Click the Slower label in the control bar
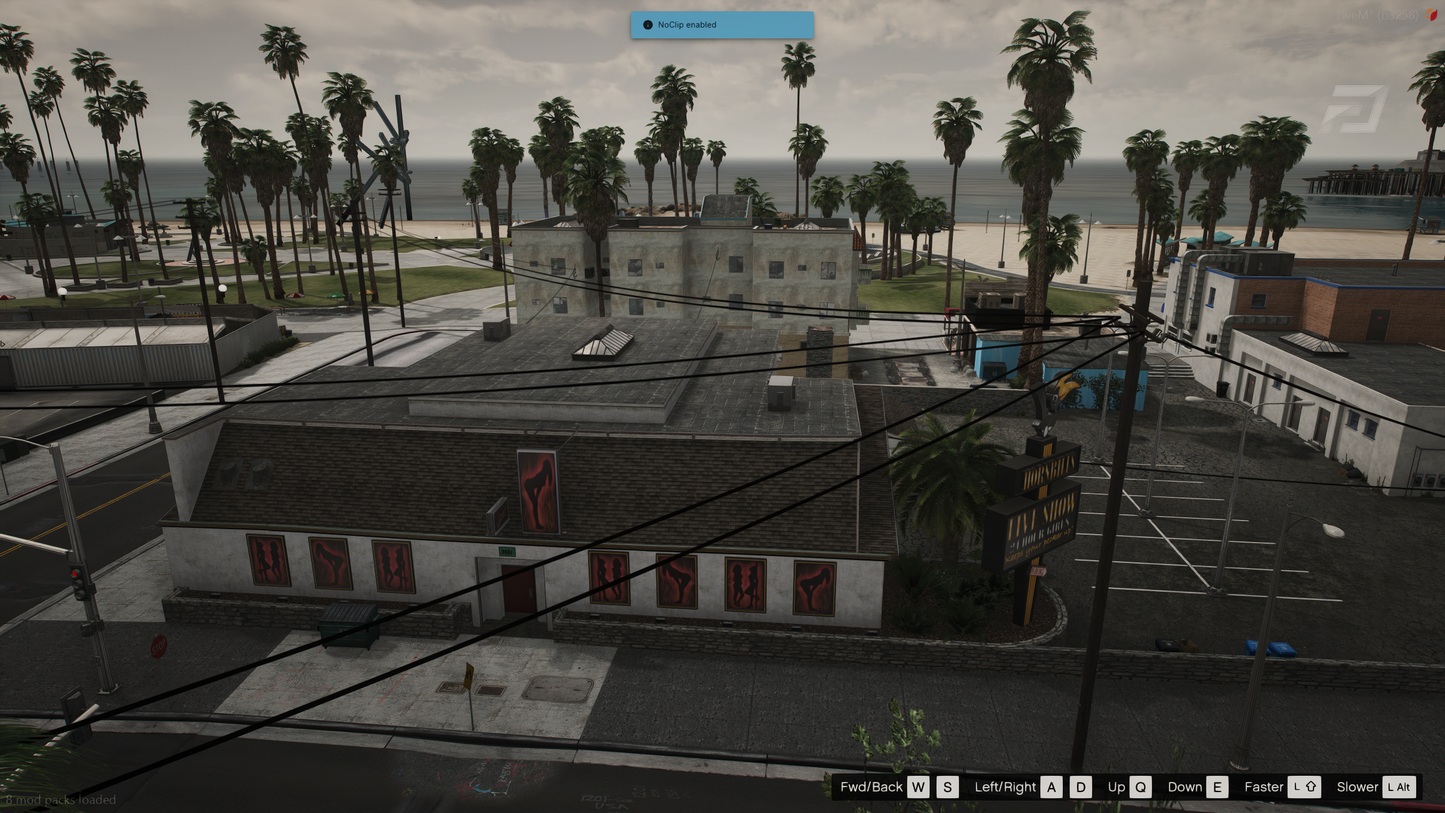The height and width of the screenshot is (813, 1445). 1356,787
